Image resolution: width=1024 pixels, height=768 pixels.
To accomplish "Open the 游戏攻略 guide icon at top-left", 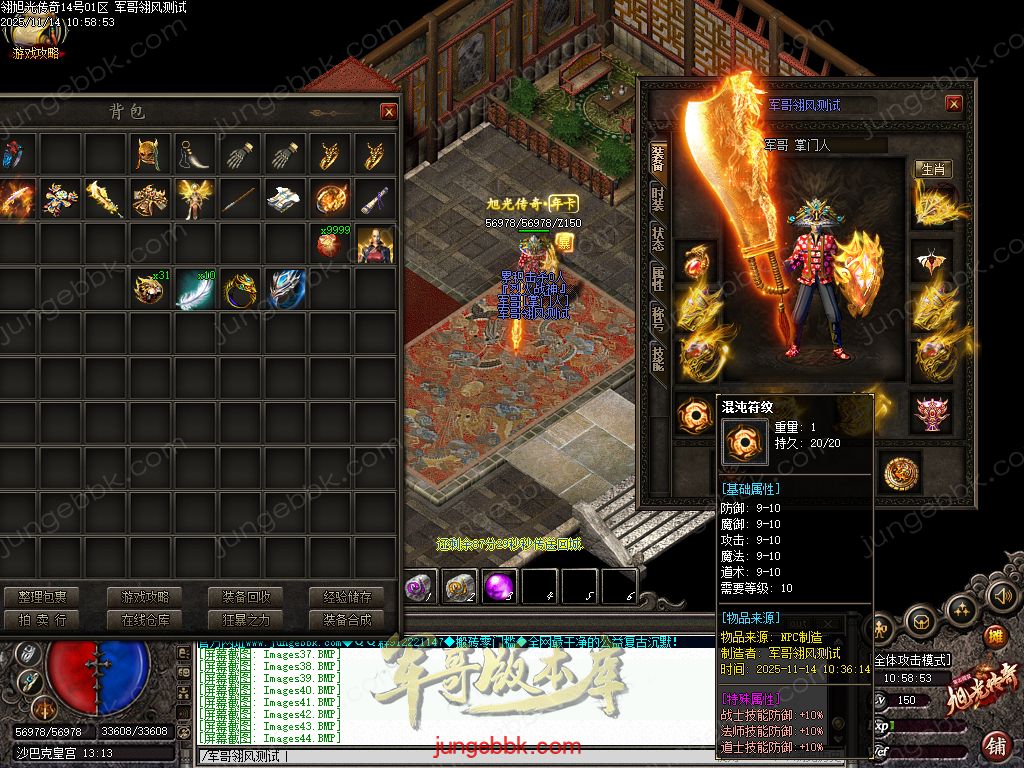I will 34,42.
